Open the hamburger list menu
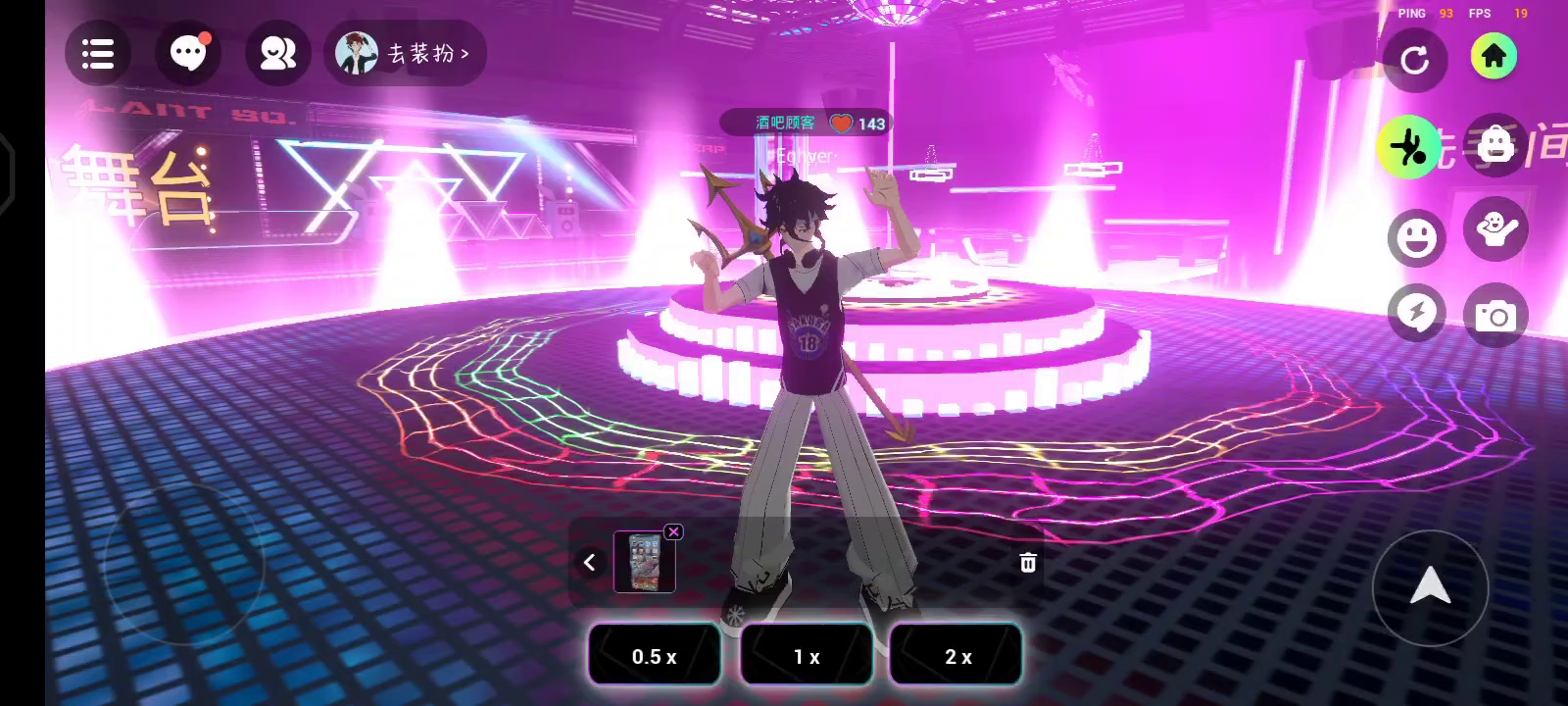The width and height of the screenshot is (1568, 706). tap(98, 54)
